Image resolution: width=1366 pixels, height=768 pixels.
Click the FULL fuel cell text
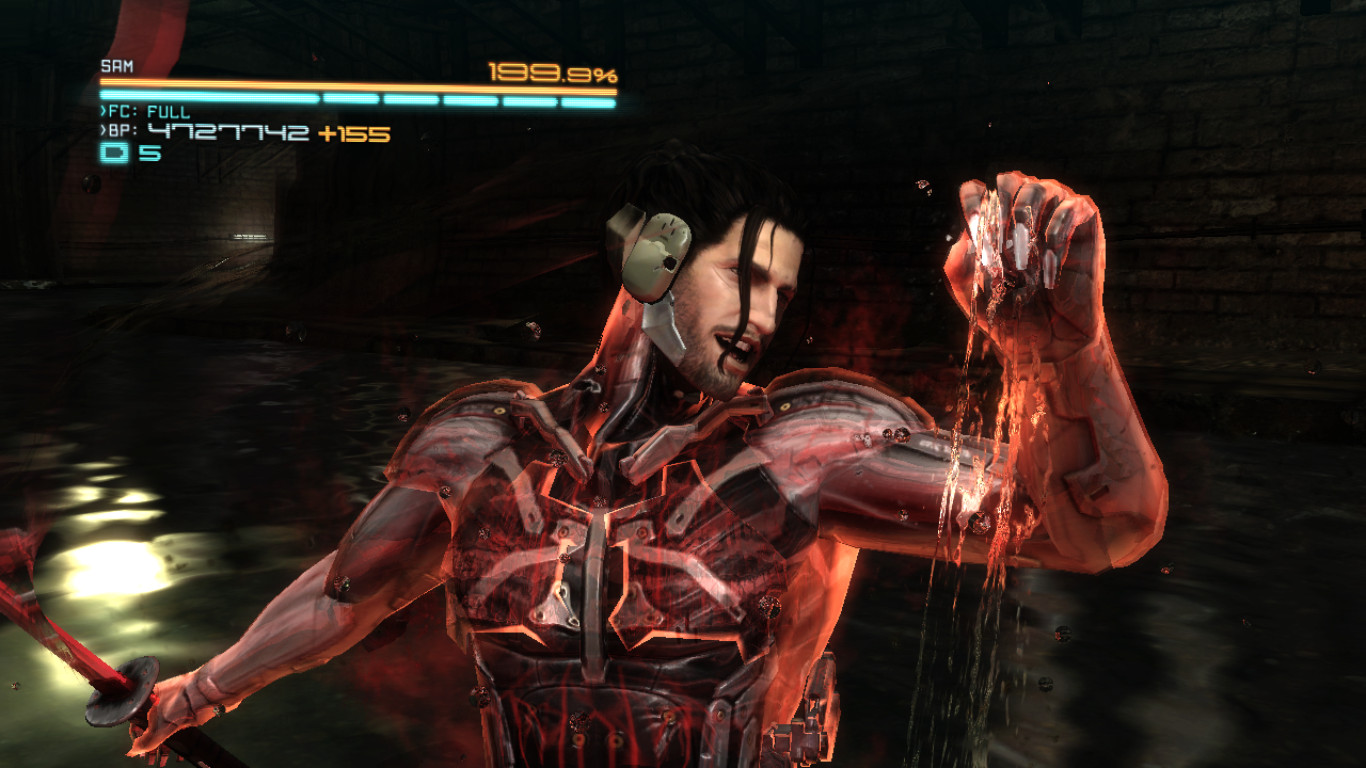[168, 113]
